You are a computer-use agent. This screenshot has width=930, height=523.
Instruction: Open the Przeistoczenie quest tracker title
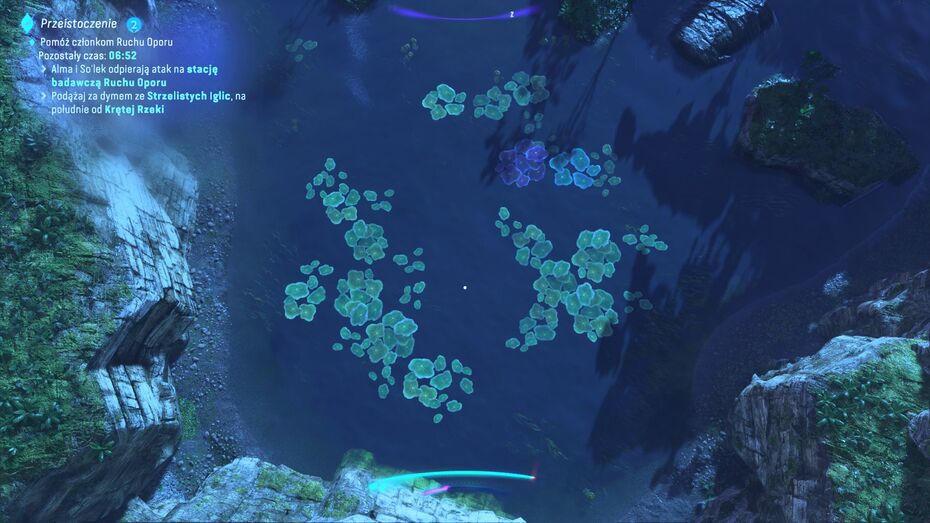click(80, 23)
